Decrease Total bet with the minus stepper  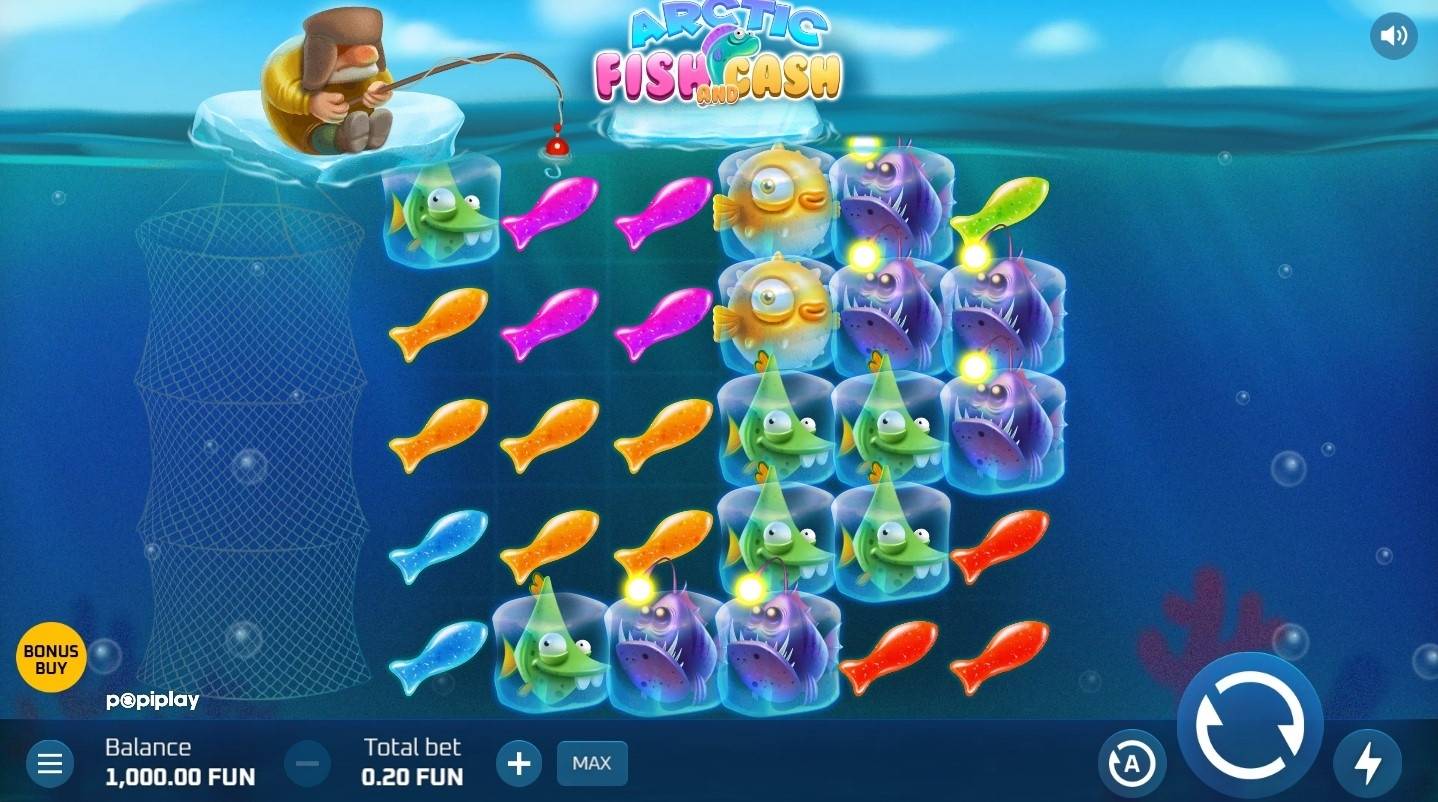pos(307,763)
